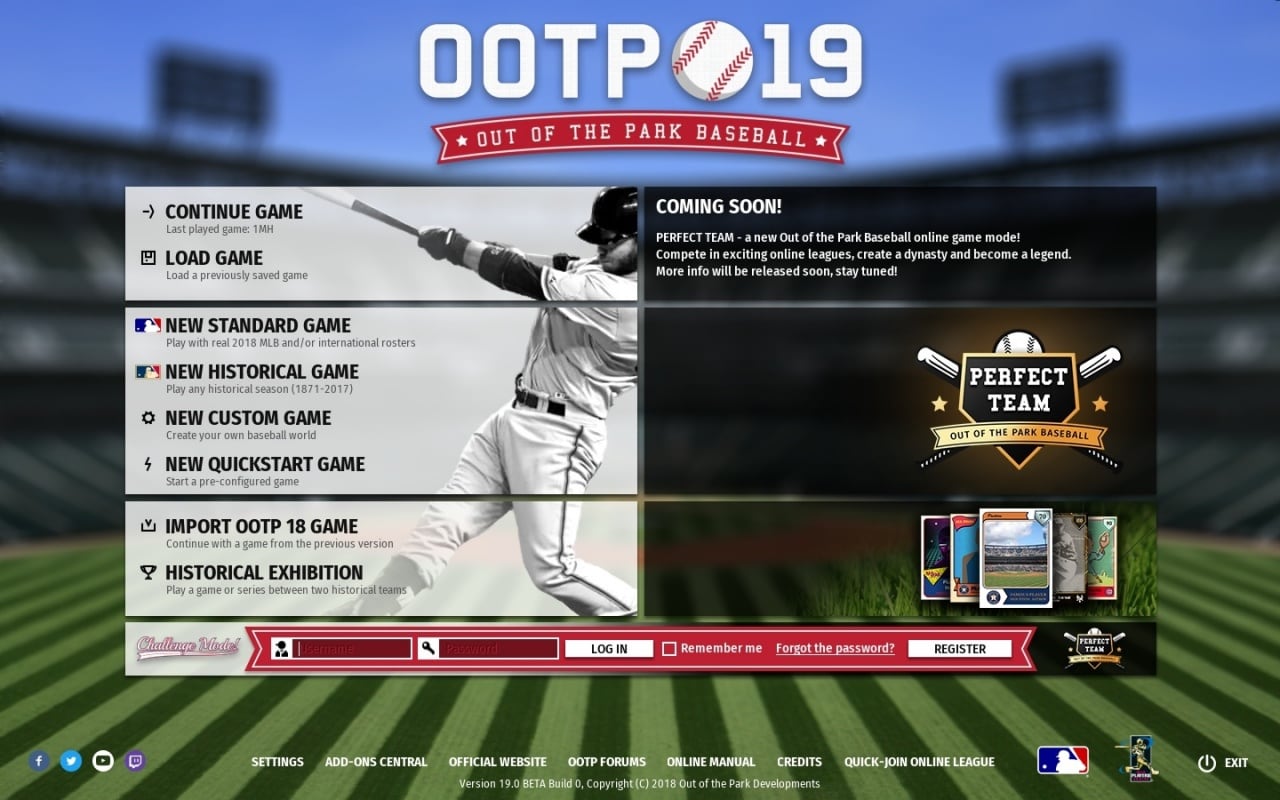Open the OOTP Forums menu entry

coord(607,761)
